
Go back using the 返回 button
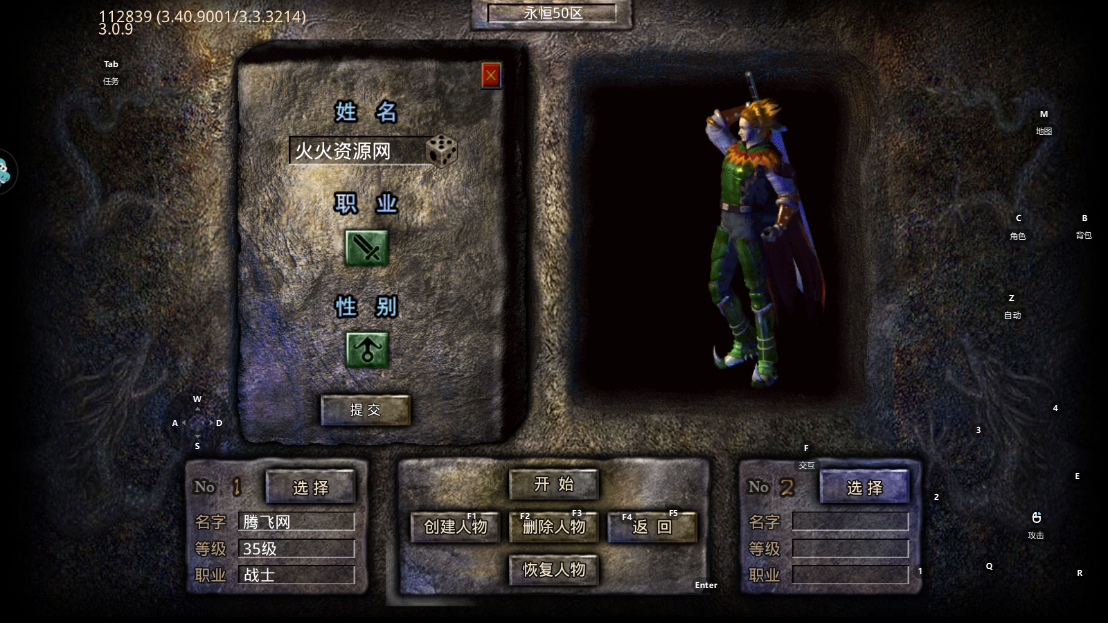[x=652, y=527]
